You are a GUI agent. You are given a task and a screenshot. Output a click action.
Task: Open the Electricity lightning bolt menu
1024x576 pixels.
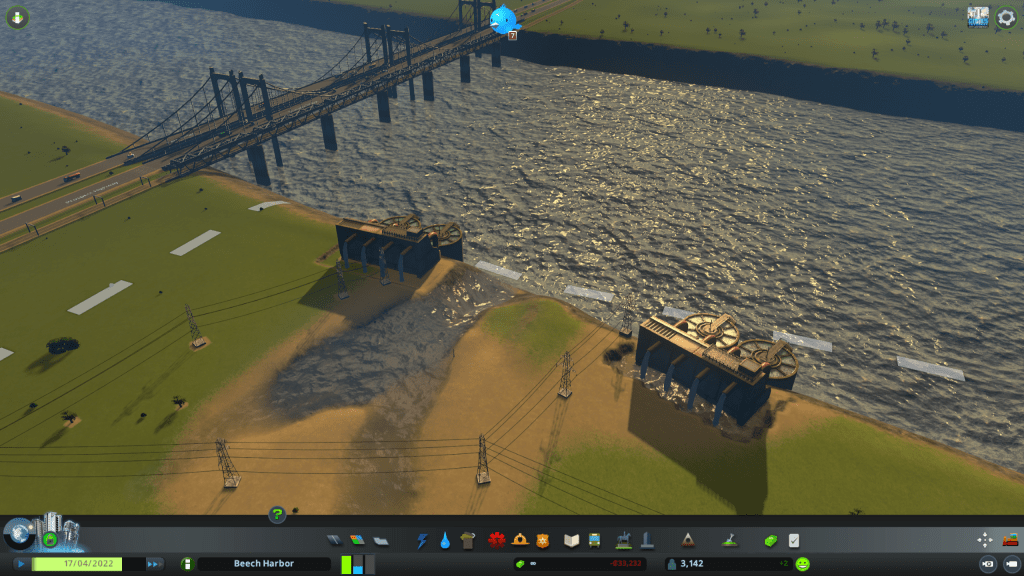click(x=422, y=540)
